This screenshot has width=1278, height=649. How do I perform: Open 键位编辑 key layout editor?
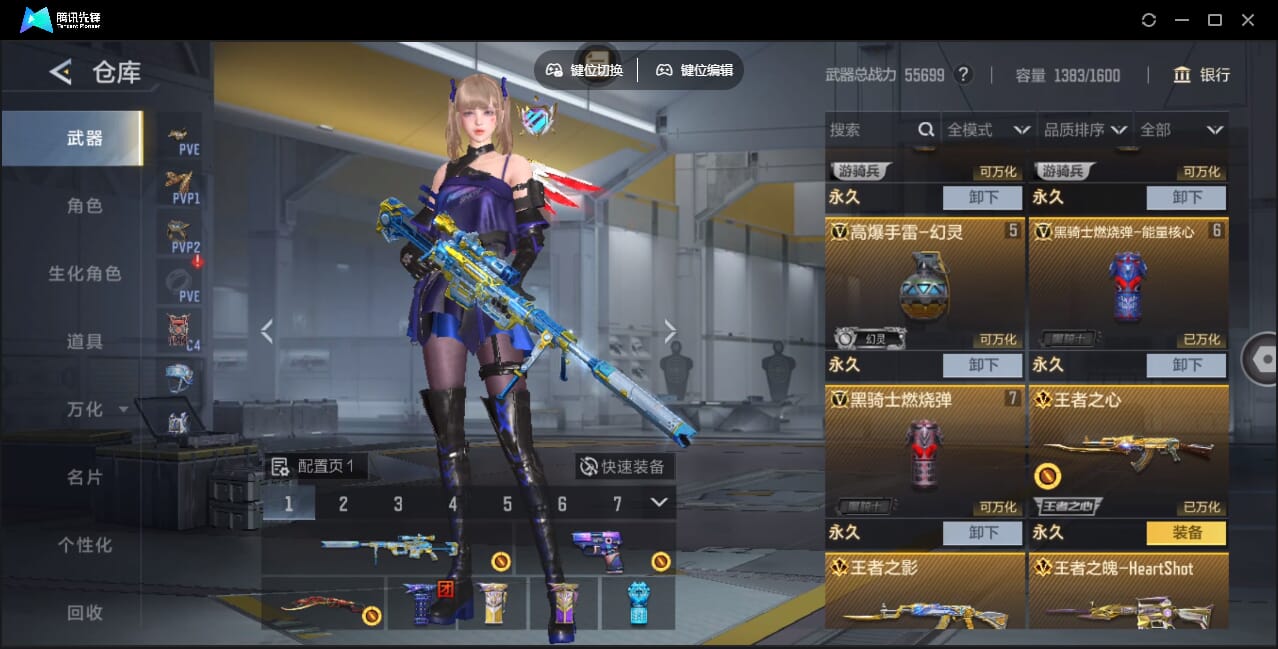pyautogui.click(x=695, y=70)
